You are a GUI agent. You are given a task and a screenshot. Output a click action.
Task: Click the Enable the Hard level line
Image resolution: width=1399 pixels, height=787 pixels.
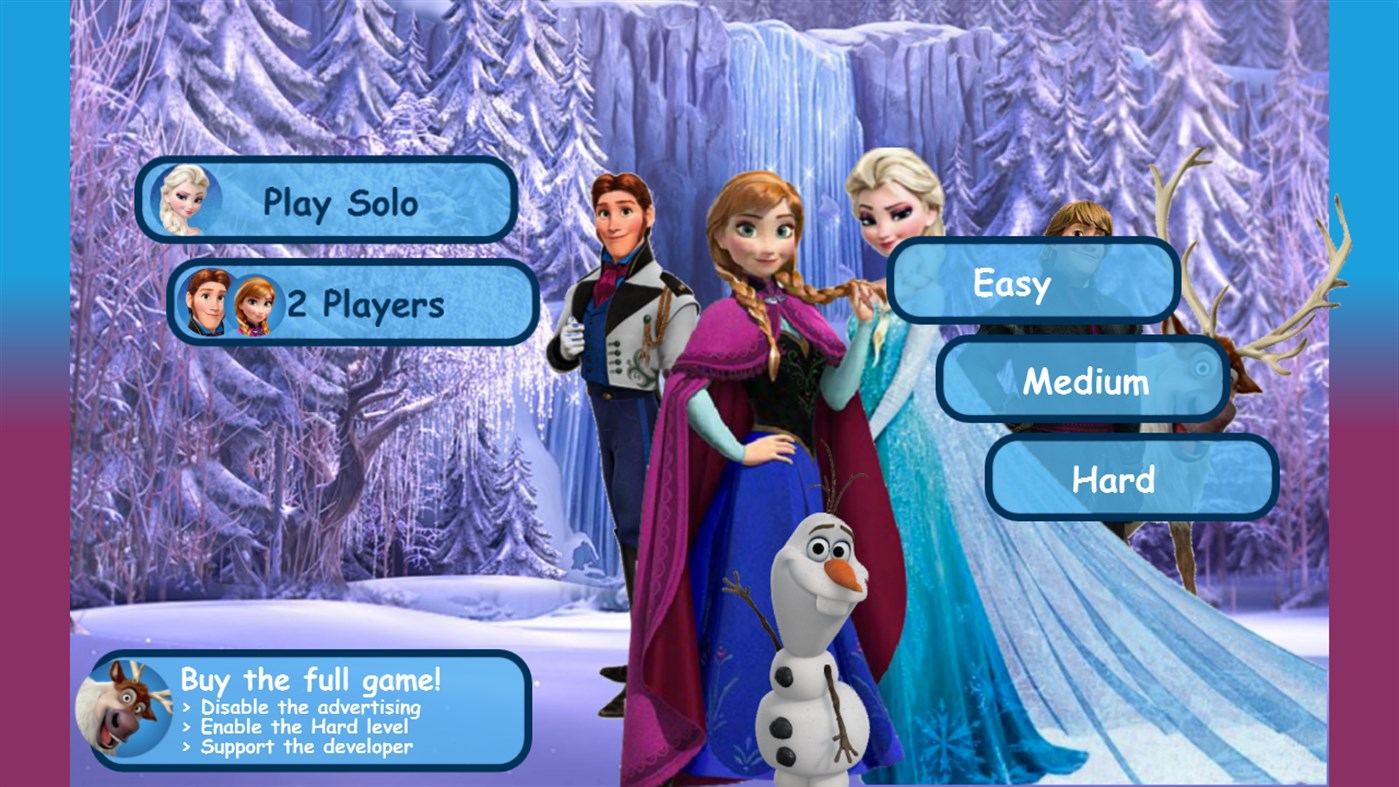click(x=298, y=728)
